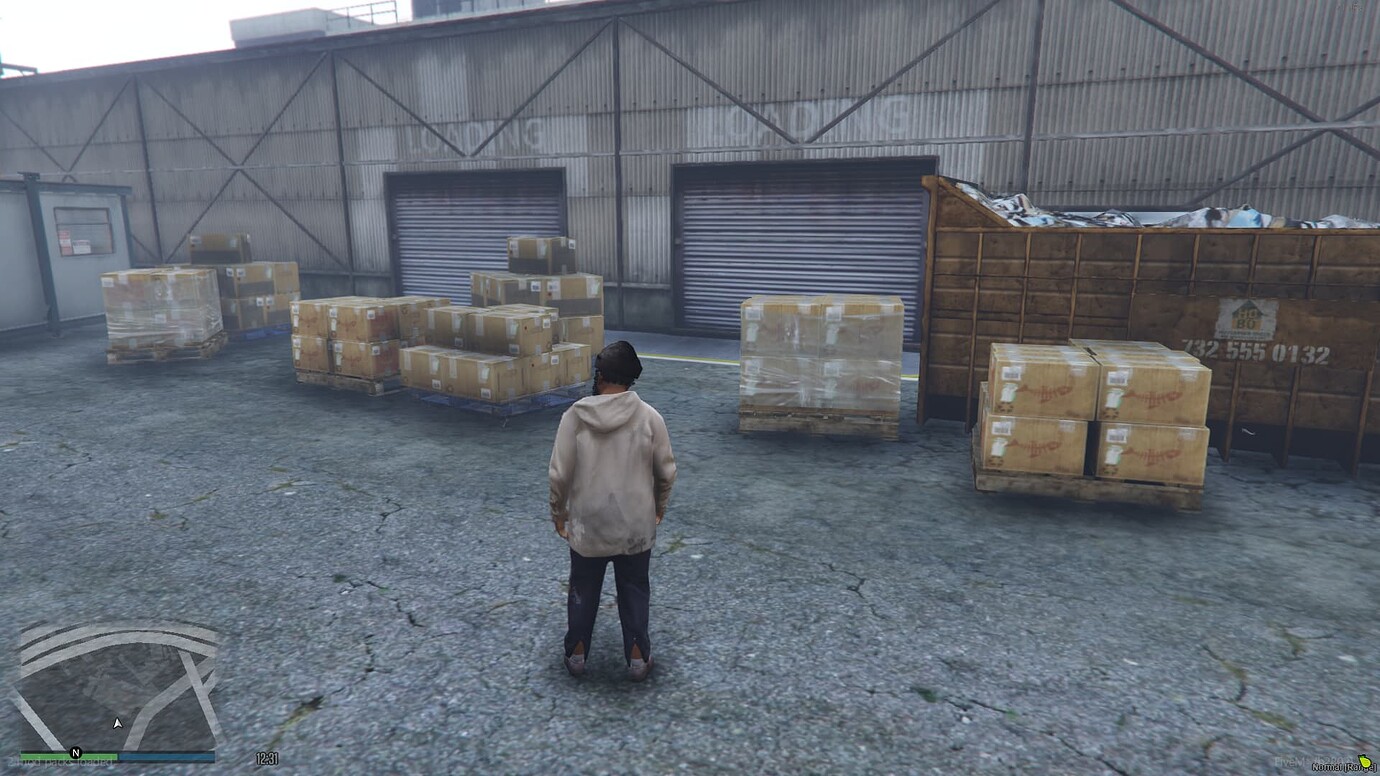The width and height of the screenshot is (1380, 776).
Task: Click the north 'N' indicator on the minimap
Action: tap(76, 752)
